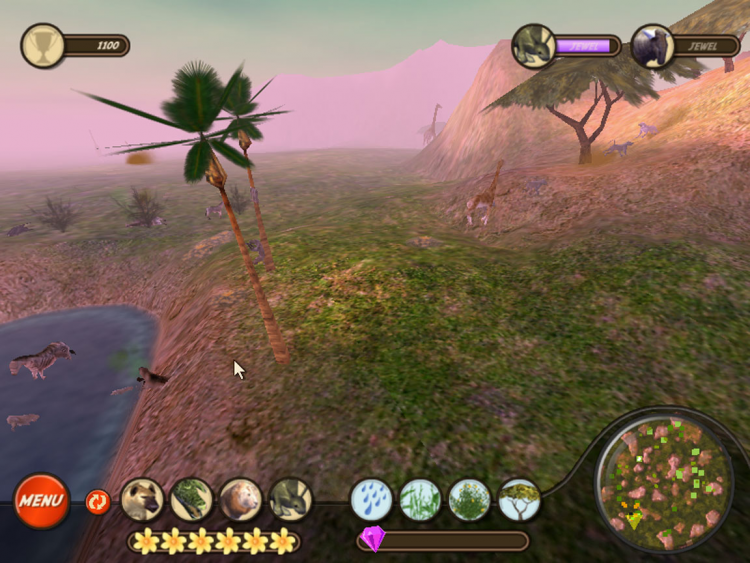The height and width of the screenshot is (563, 750).
Task: Select the hyena animal icon
Action: pyautogui.click(x=142, y=499)
